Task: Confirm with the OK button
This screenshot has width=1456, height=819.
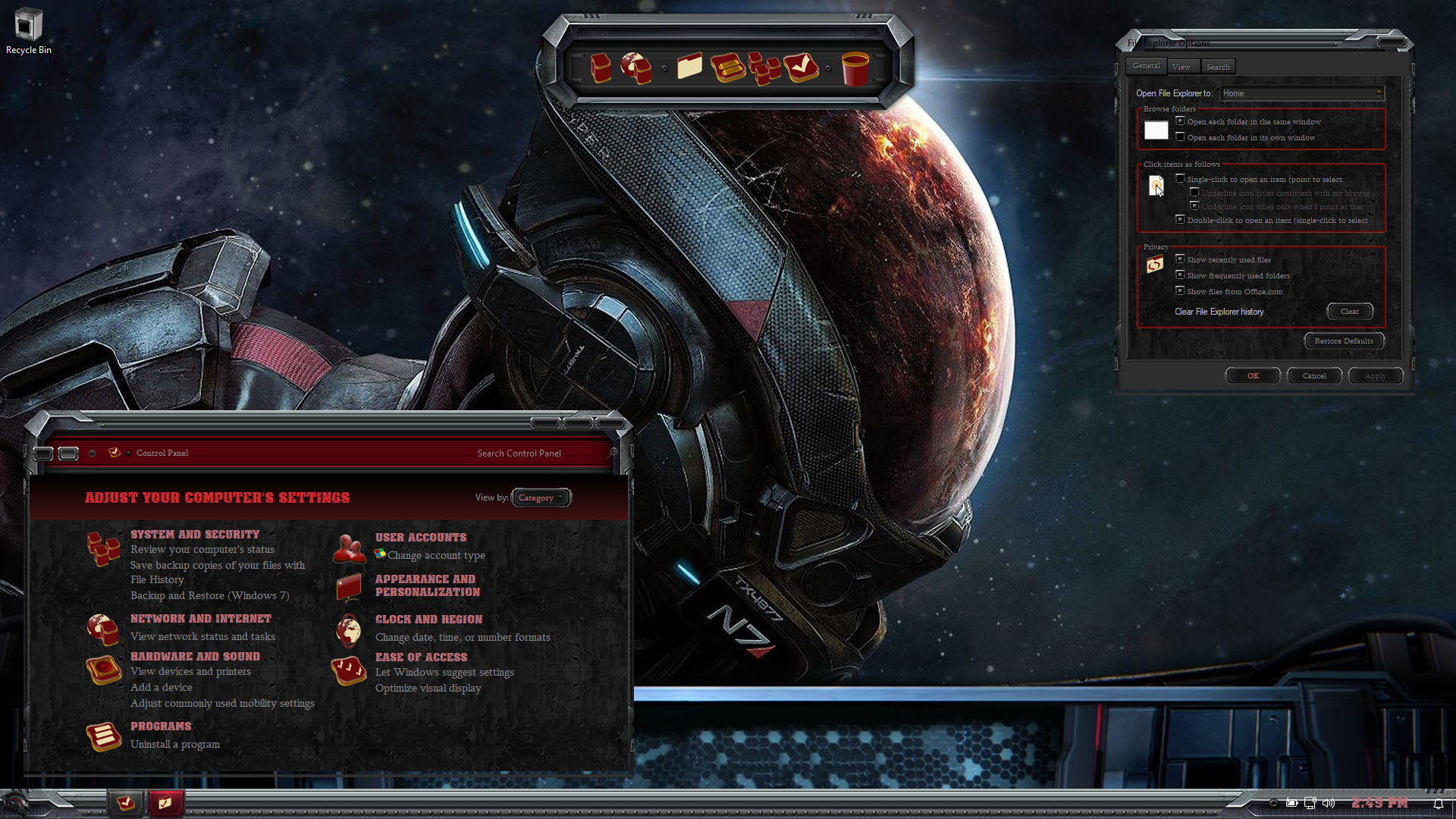Action: coord(1252,375)
